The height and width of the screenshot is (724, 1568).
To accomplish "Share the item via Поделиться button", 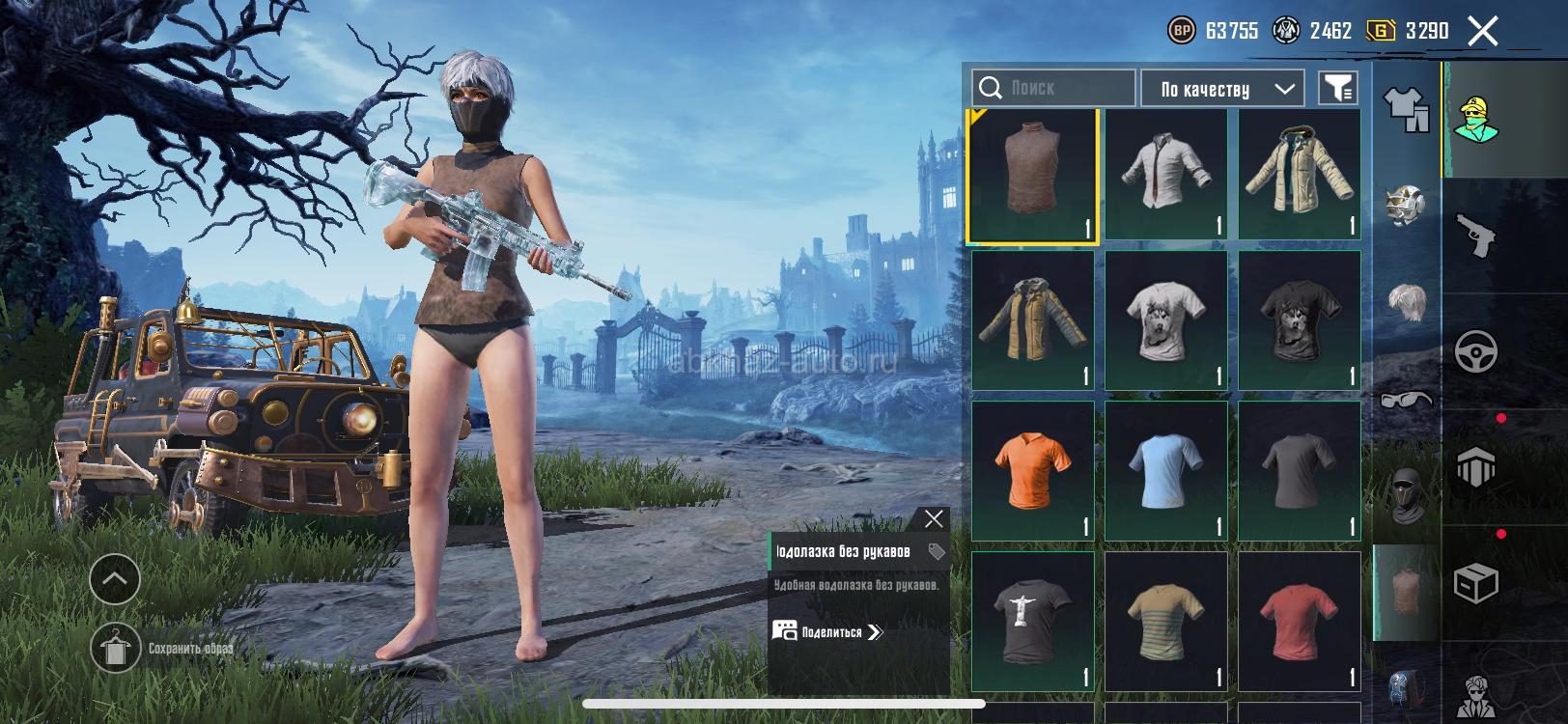I will point(828,632).
